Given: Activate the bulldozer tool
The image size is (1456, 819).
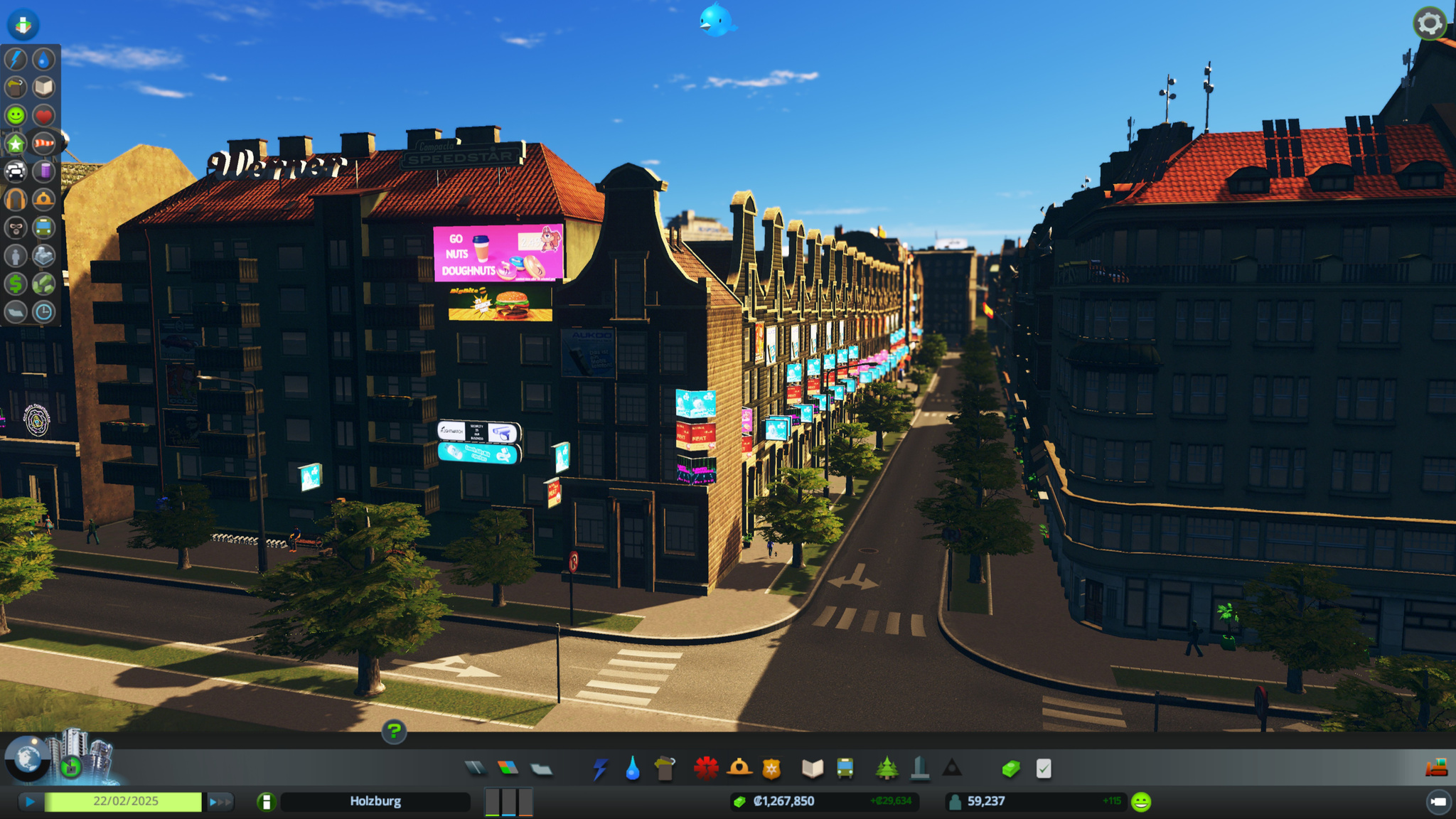Looking at the screenshot, I should pyautogui.click(x=1437, y=767).
